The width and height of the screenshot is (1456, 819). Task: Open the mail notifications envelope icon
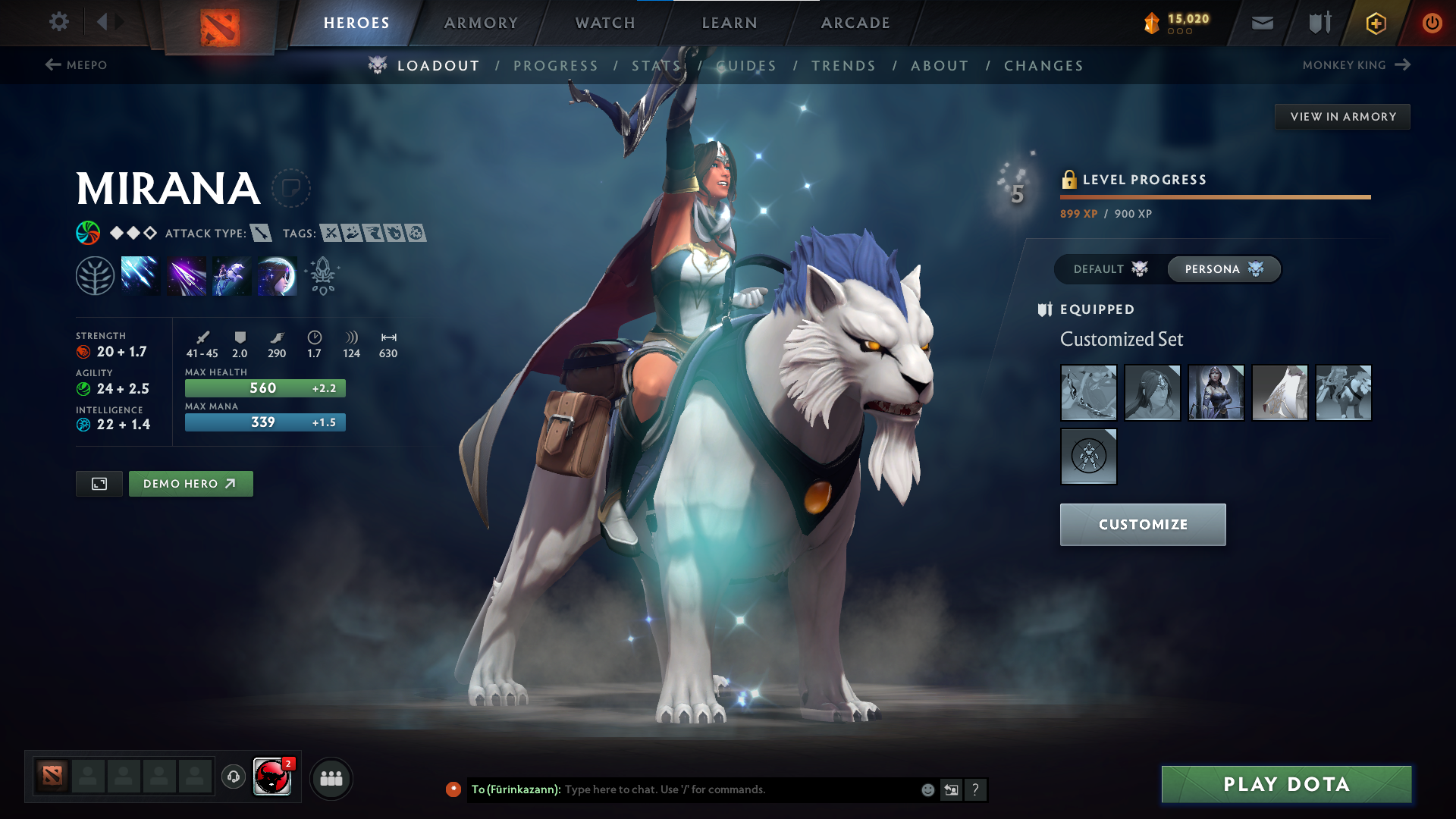pyautogui.click(x=1262, y=23)
